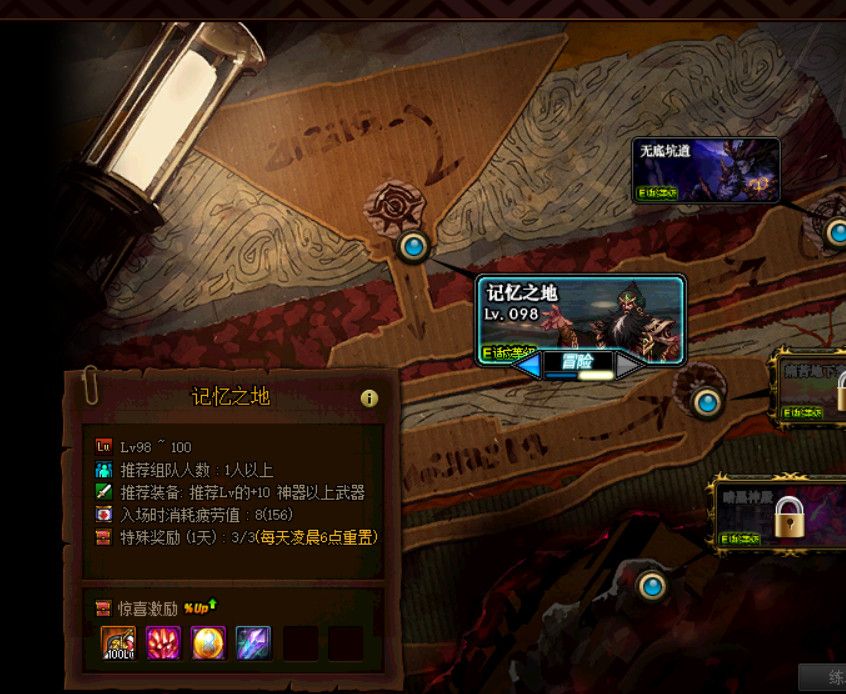Choose the 无底坑道 dungeon tile
Viewport: 846px width, 694px height.
point(706,169)
